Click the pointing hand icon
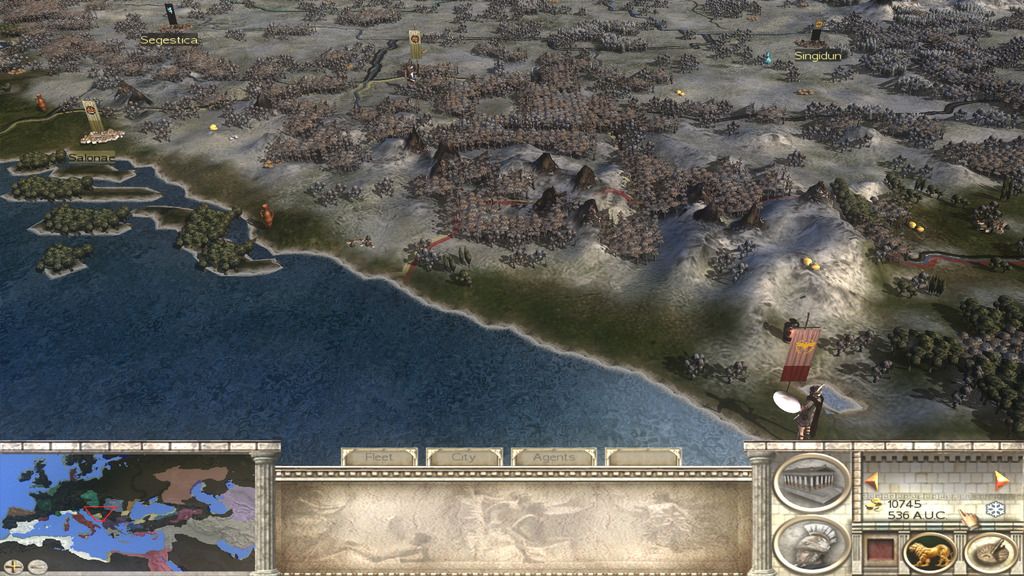This screenshot has height=576, width=1024. pyautogui.click(x=968, y=517)
